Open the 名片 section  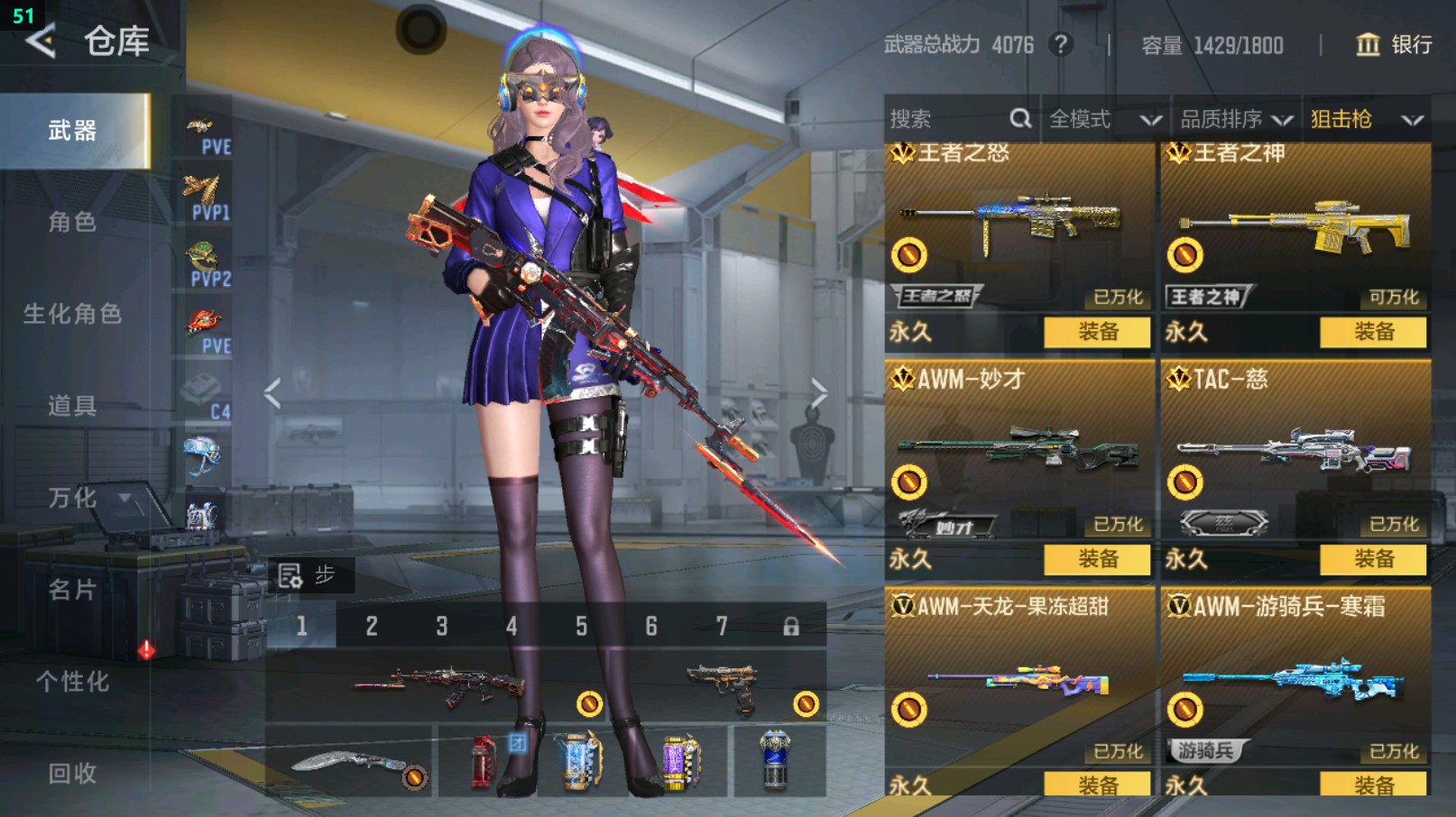(72, 590)
